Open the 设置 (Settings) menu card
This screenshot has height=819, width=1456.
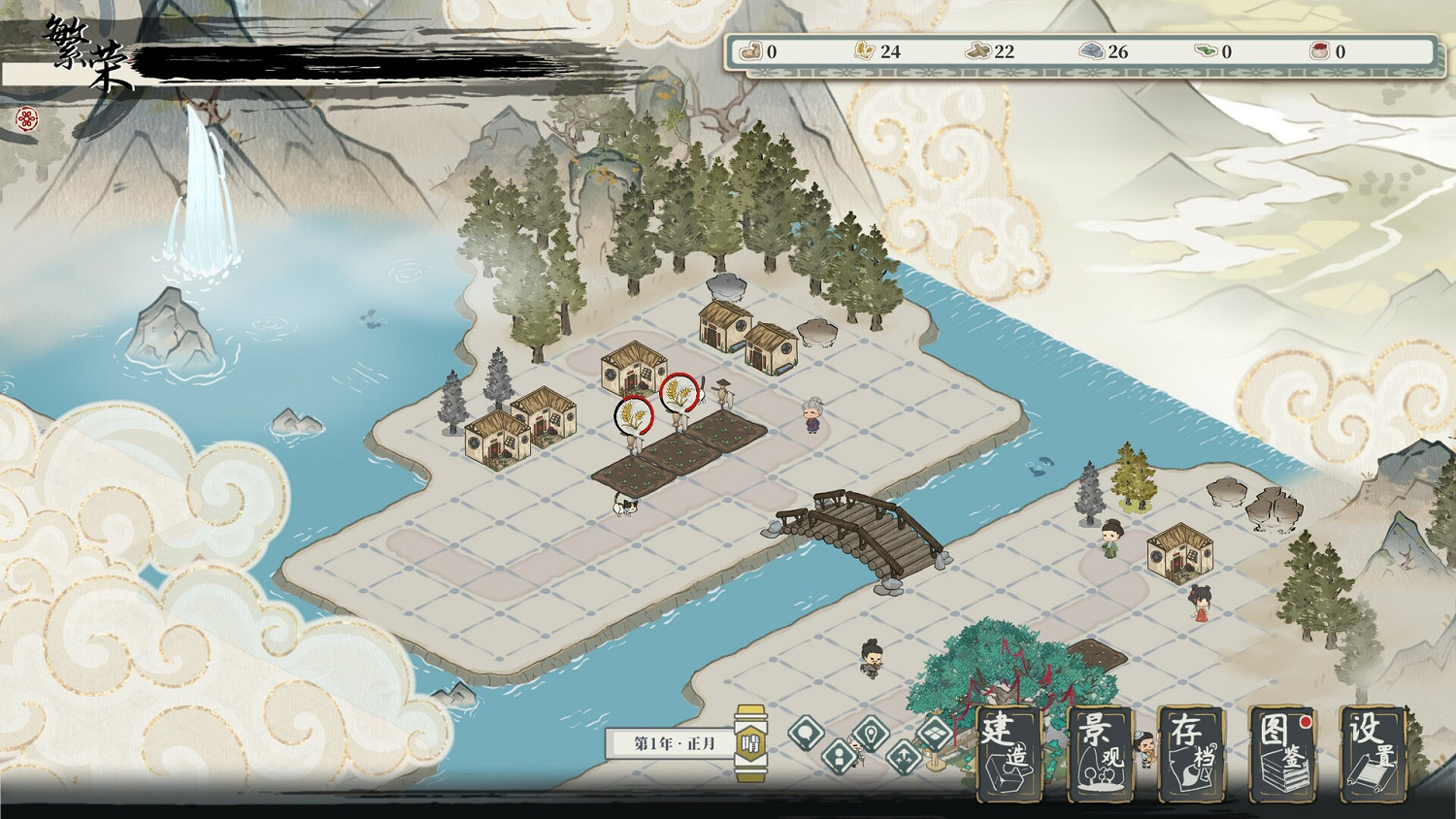1375,757
